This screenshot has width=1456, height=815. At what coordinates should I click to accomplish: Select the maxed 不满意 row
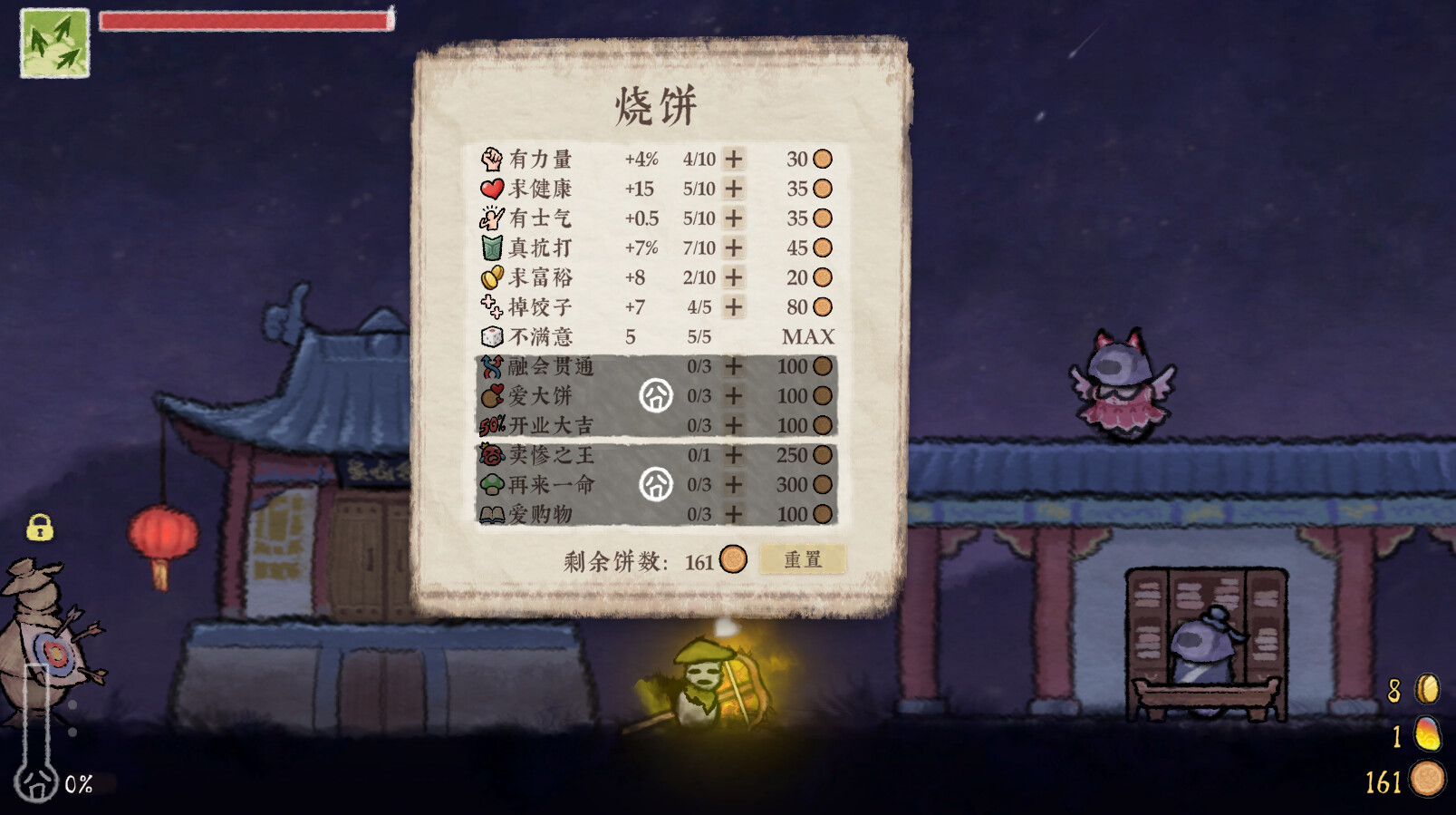pyautogui.click(x=541, y=337)
